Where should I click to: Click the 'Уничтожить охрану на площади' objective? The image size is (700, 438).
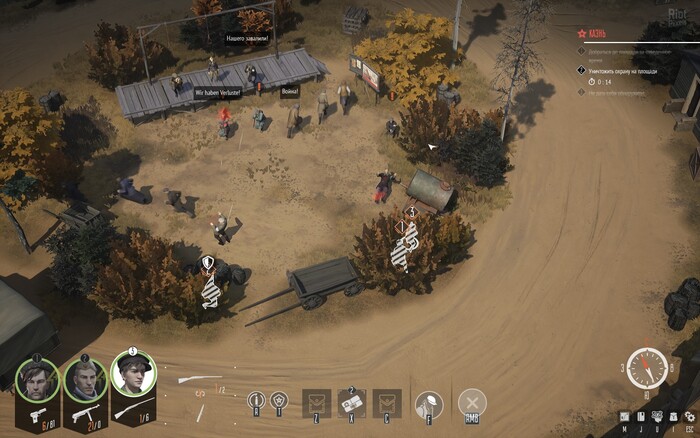pyautogui.click(x=625, y=70)
